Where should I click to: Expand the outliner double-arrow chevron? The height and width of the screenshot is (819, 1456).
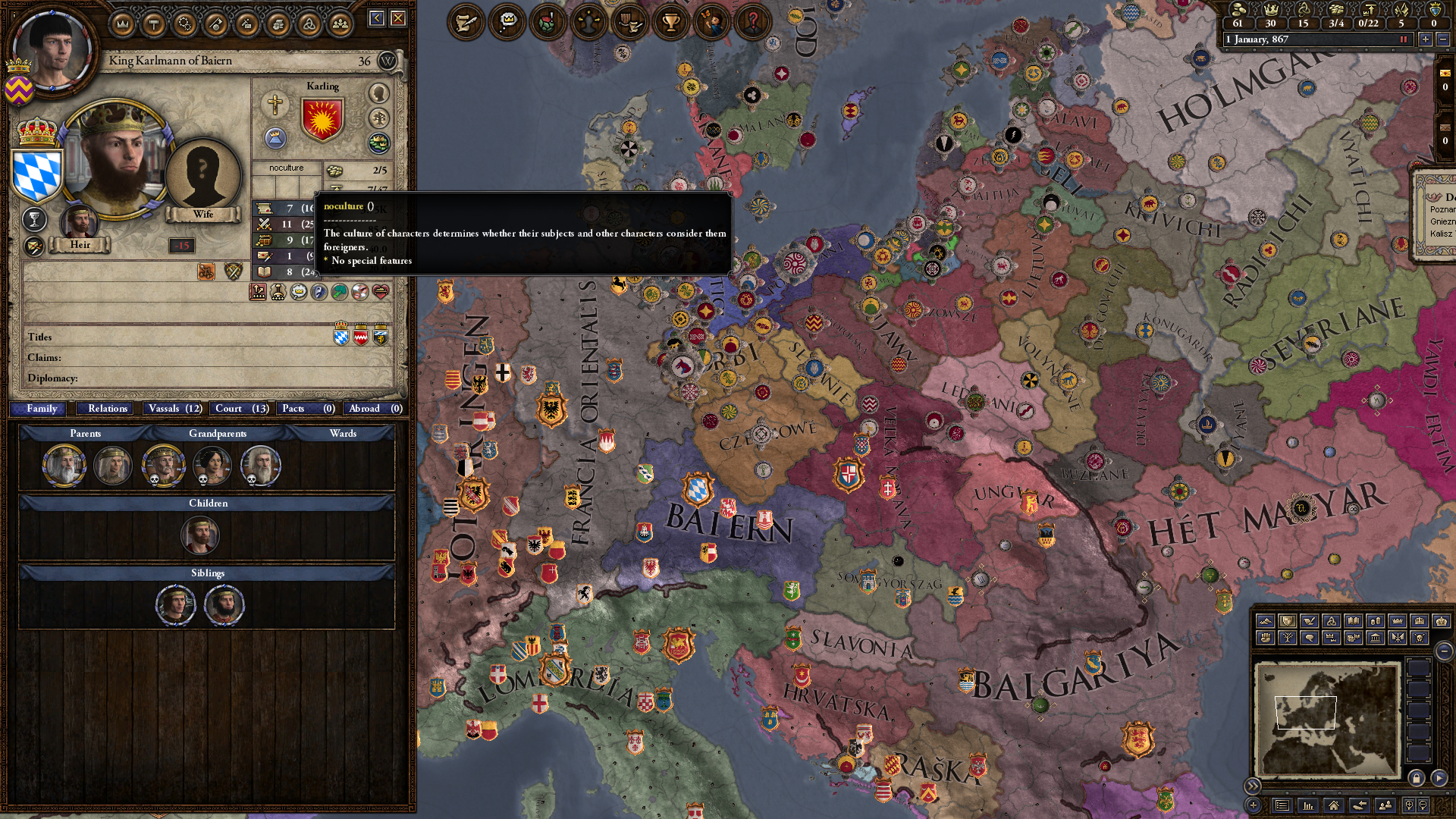1253,786
